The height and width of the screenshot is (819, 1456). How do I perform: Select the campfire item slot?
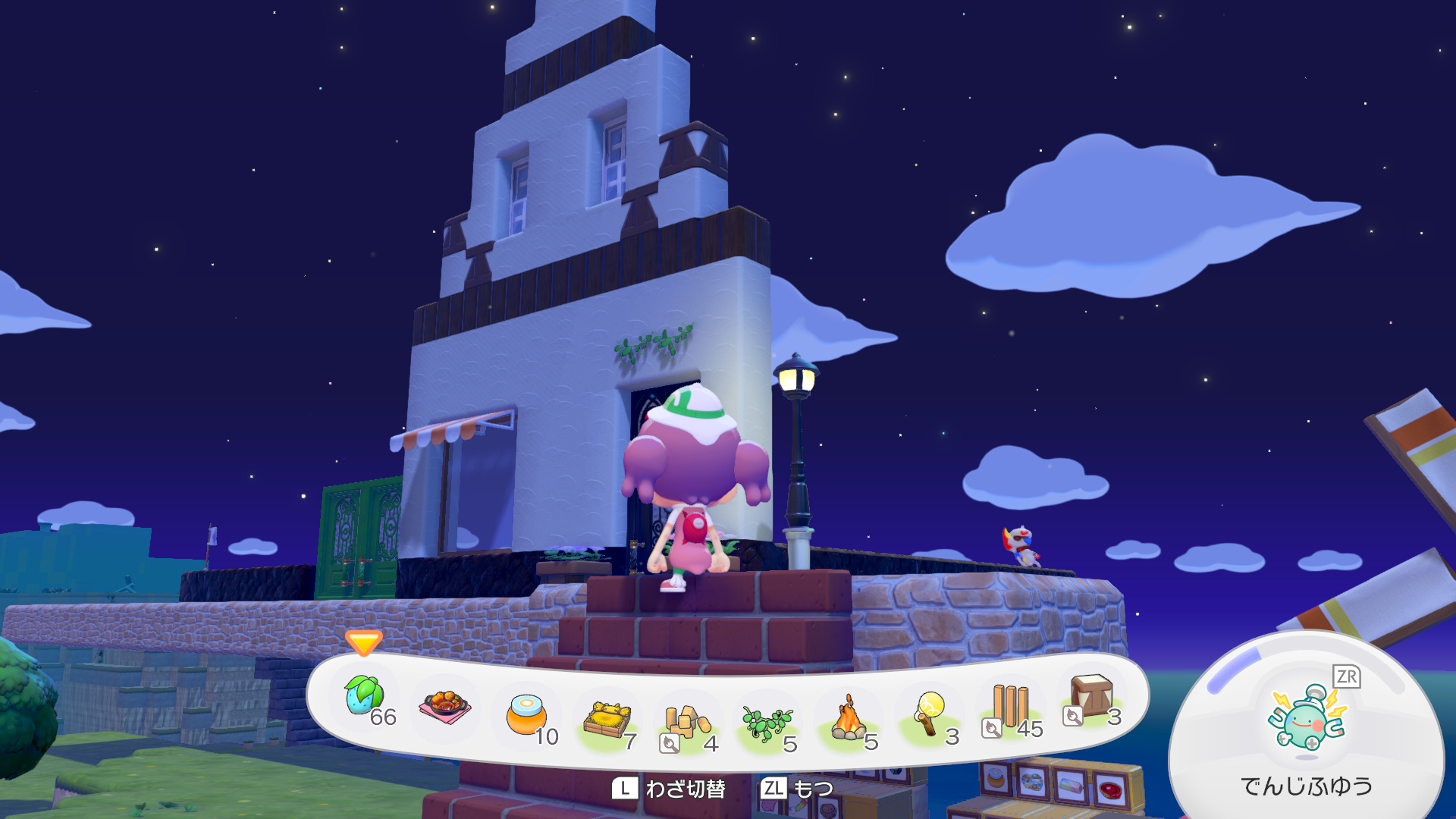tap(849, 720)
